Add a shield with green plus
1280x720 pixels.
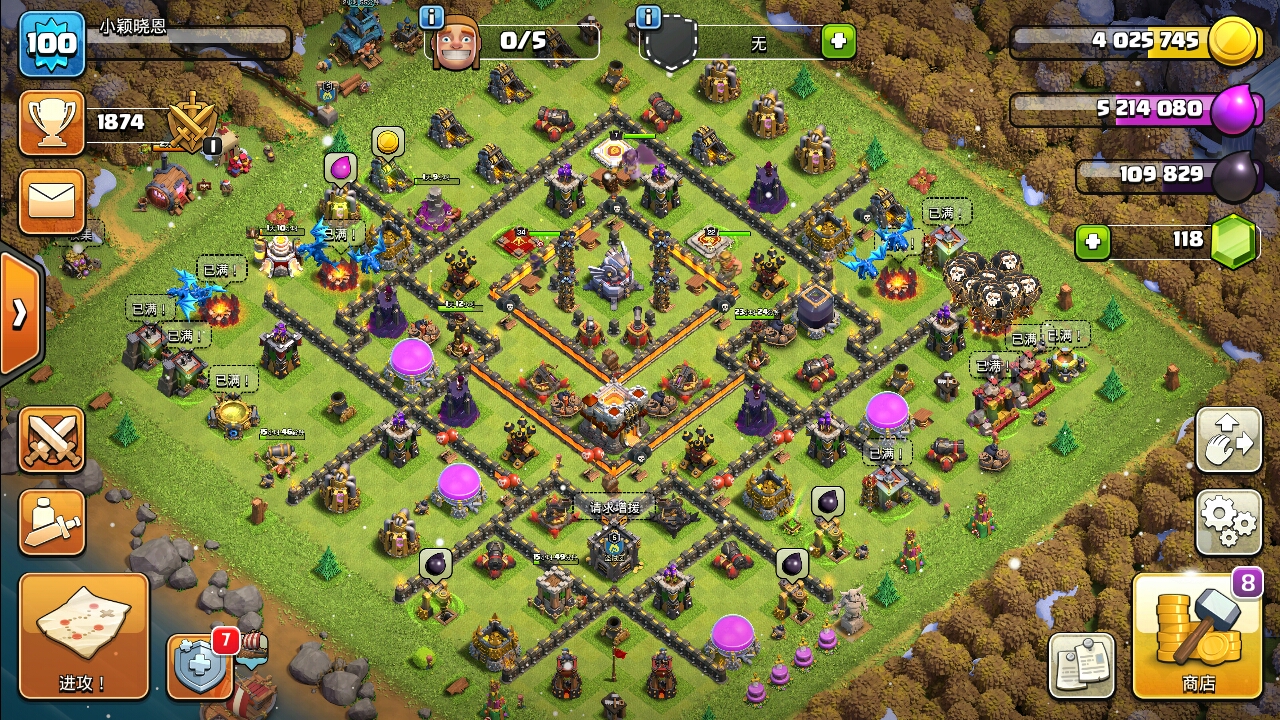coord(838,42)
